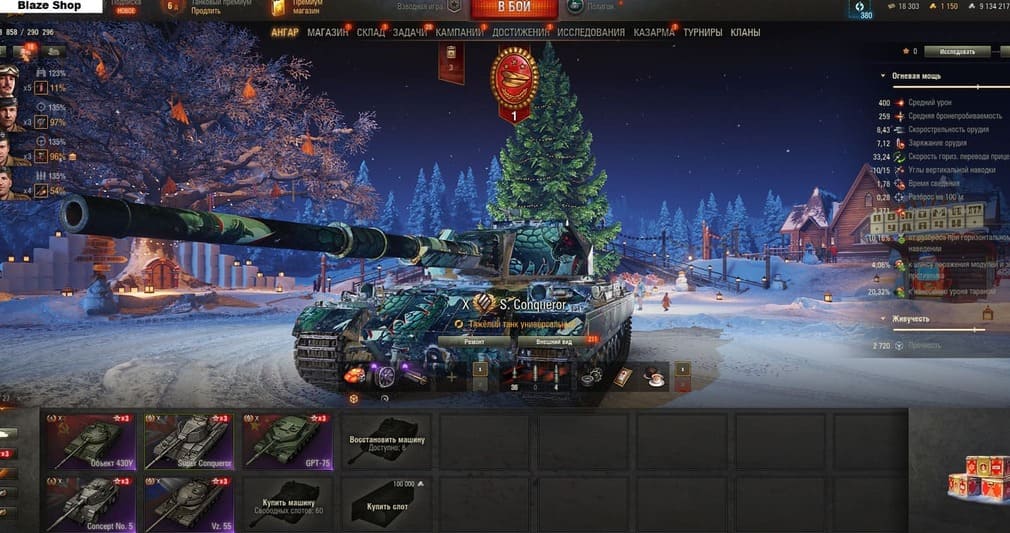Show the ДОСТИЖЕНИЯ tab
1010x533 pixels.
[x=520, y=32]
